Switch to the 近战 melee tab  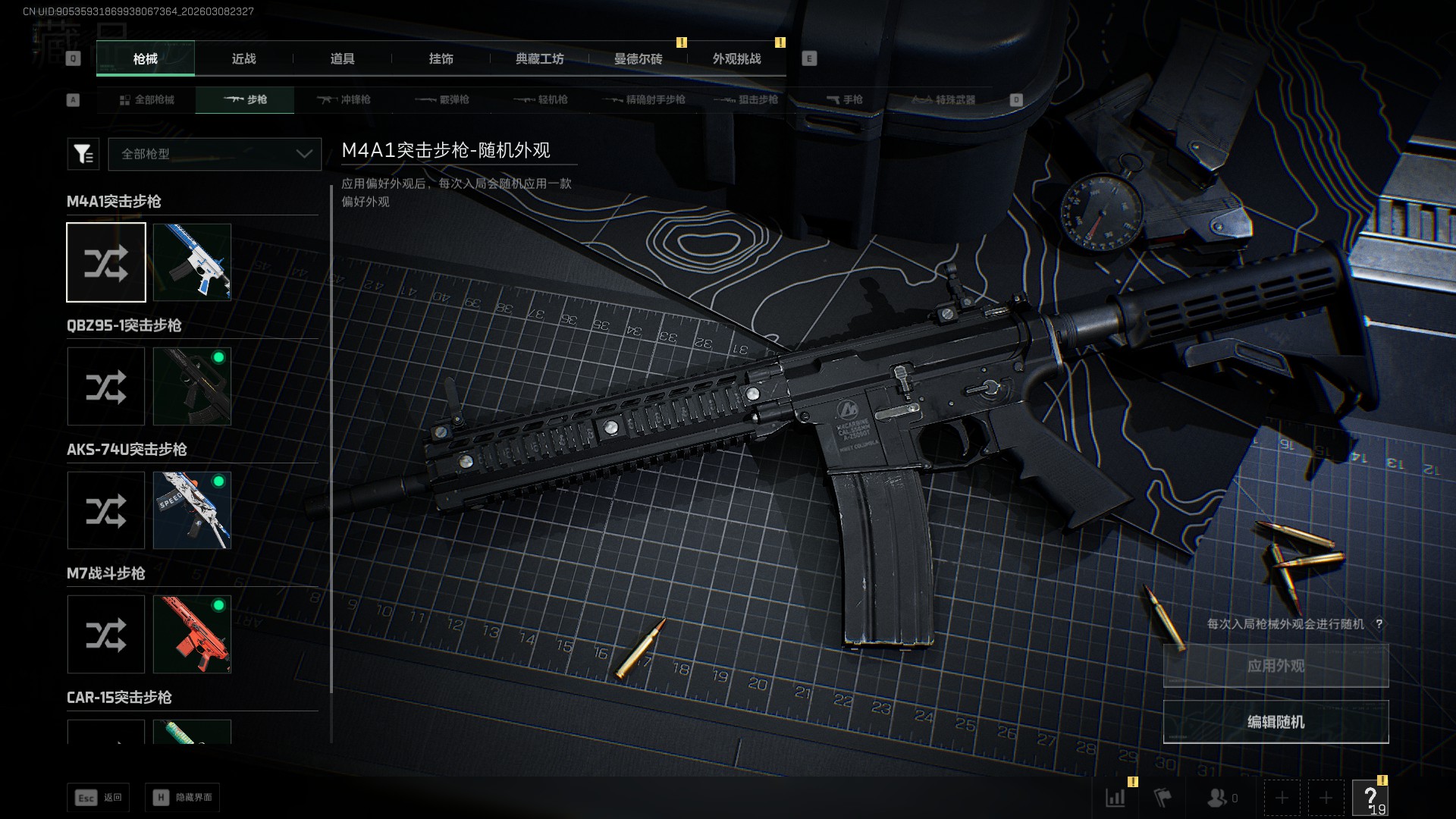coord(243,58)
